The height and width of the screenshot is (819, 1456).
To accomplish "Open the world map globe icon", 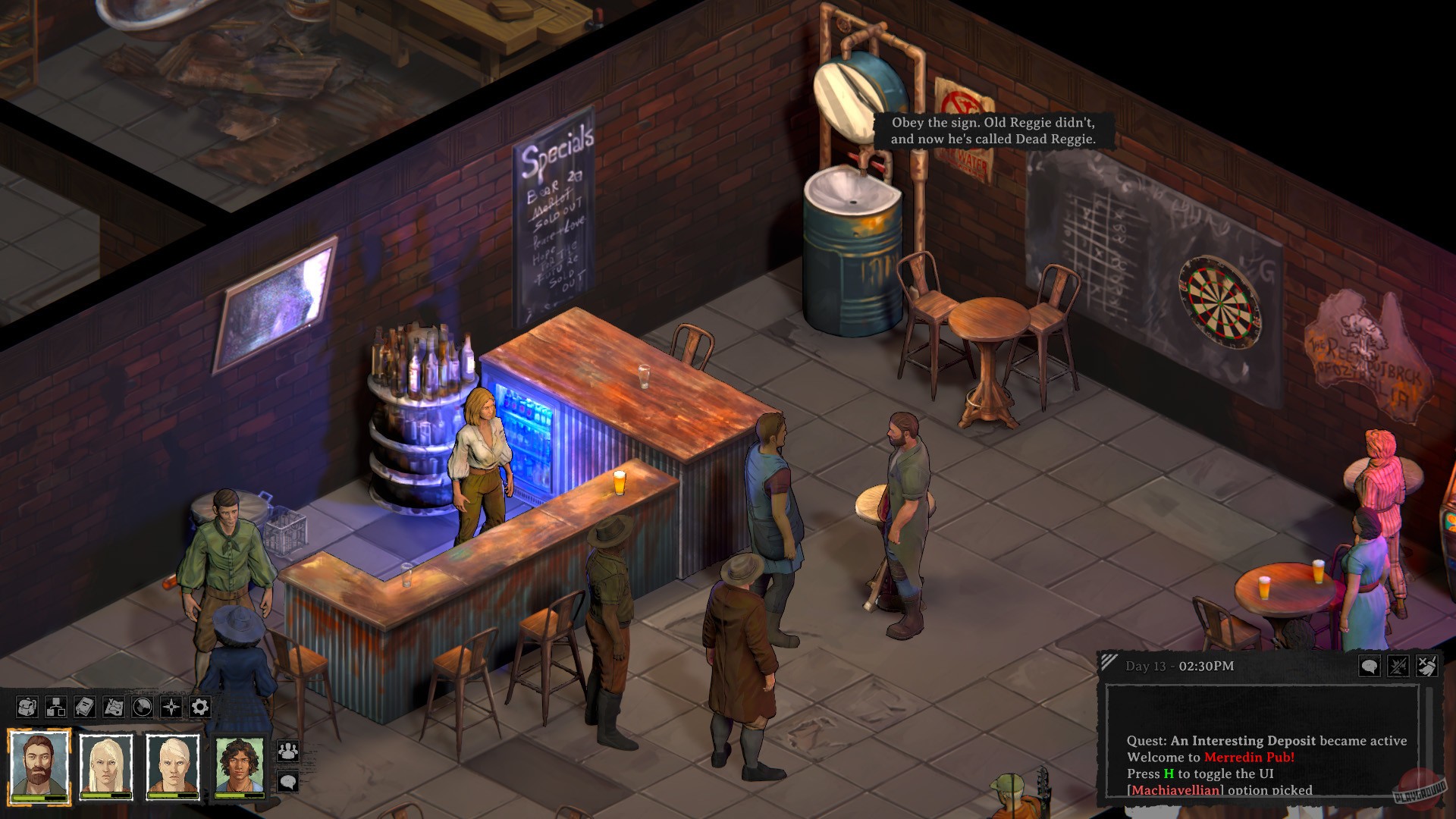I will pyautogui.click(x=142, y=707).
